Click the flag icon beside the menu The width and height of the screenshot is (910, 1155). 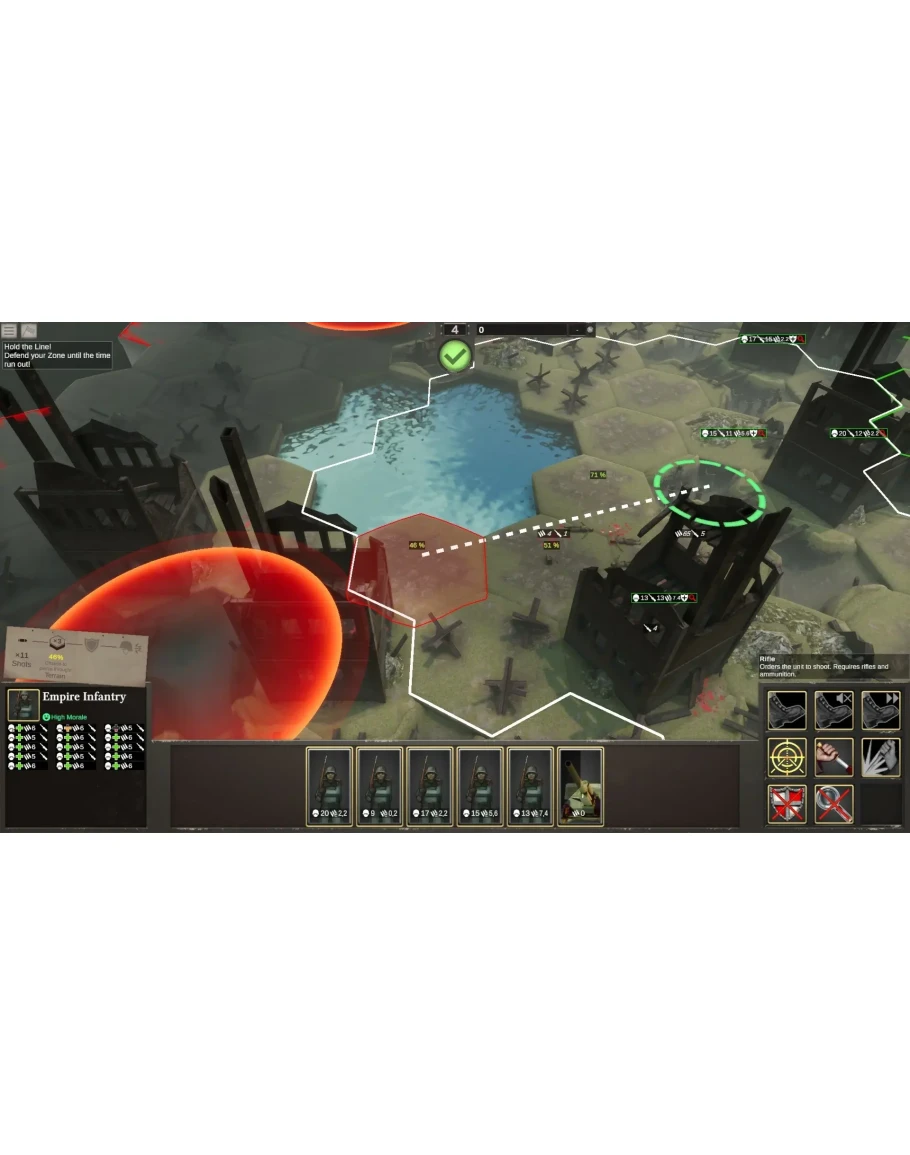(x=29, y=331)
